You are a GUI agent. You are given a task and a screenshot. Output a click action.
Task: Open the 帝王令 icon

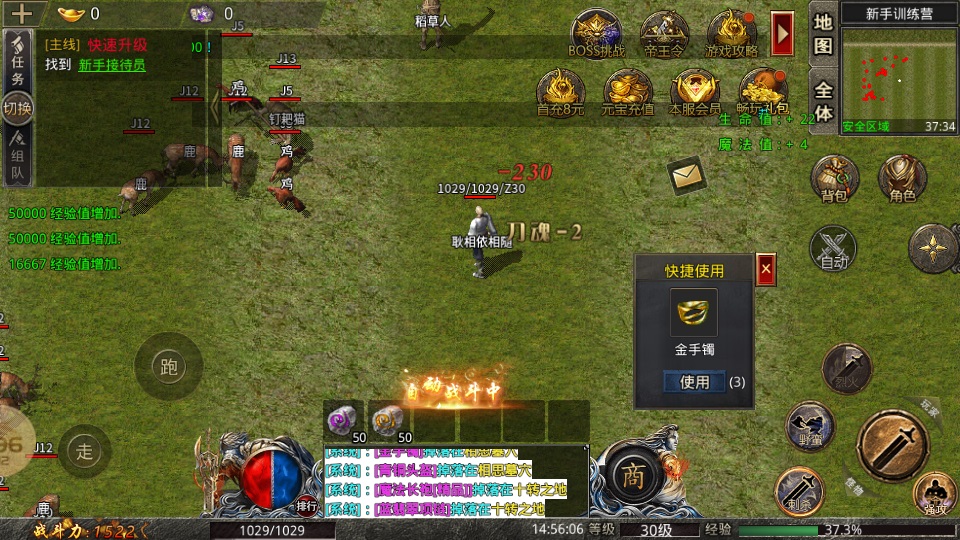[x=664, y=33]
